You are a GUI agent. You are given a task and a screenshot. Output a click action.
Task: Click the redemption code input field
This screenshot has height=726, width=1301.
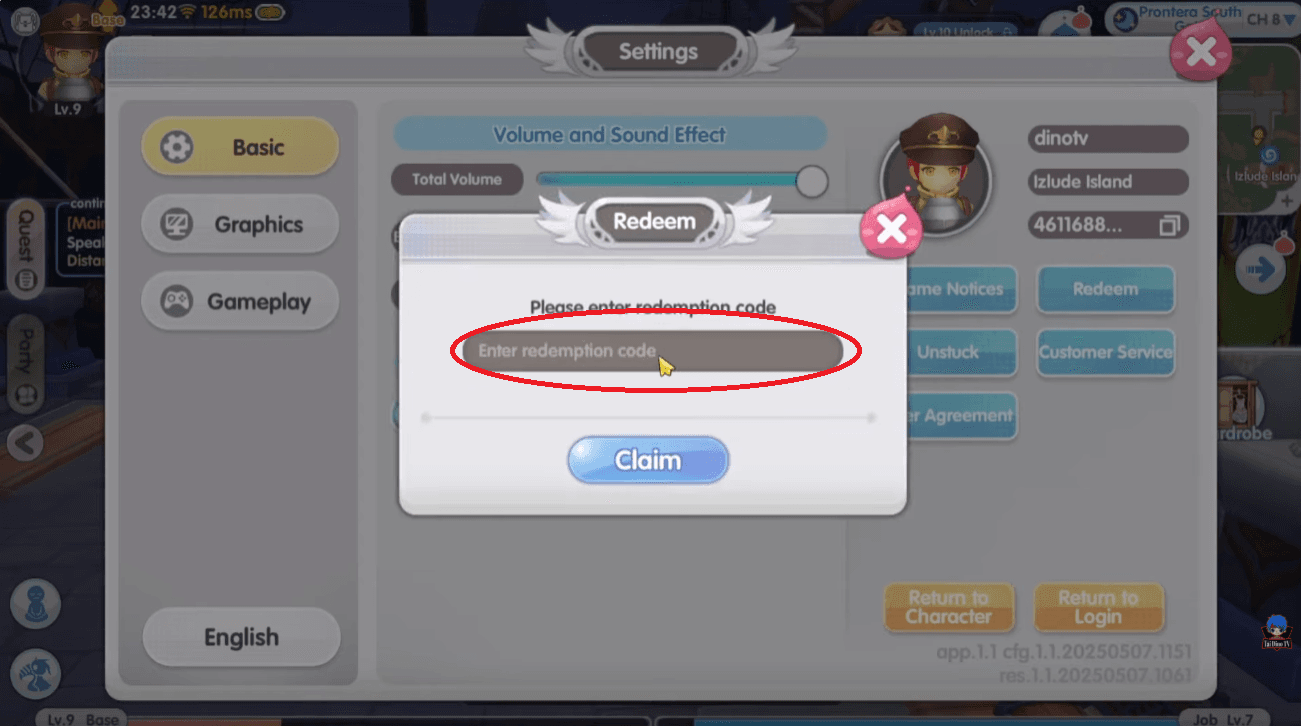pos(650,351)
